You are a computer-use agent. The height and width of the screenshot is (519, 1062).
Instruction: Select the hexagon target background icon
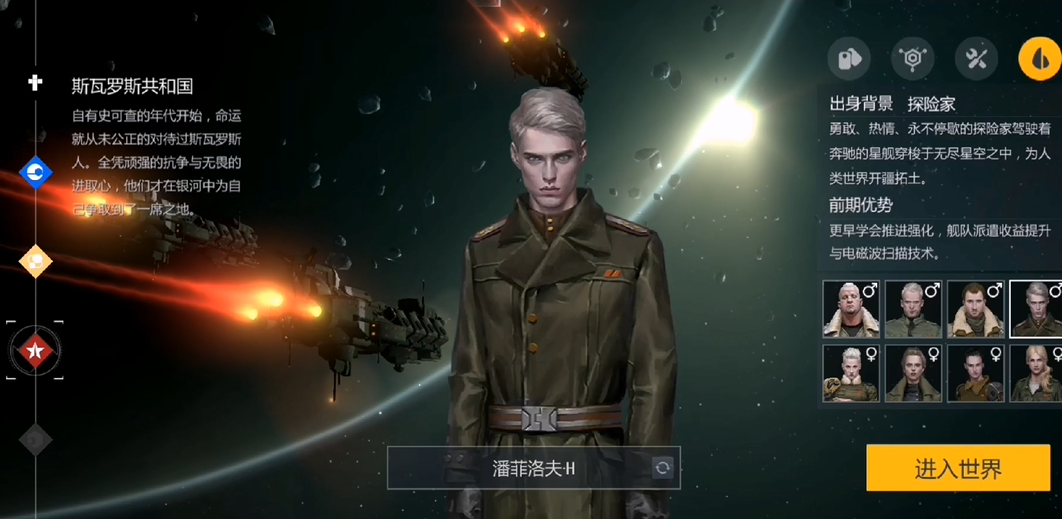[912, 59]
